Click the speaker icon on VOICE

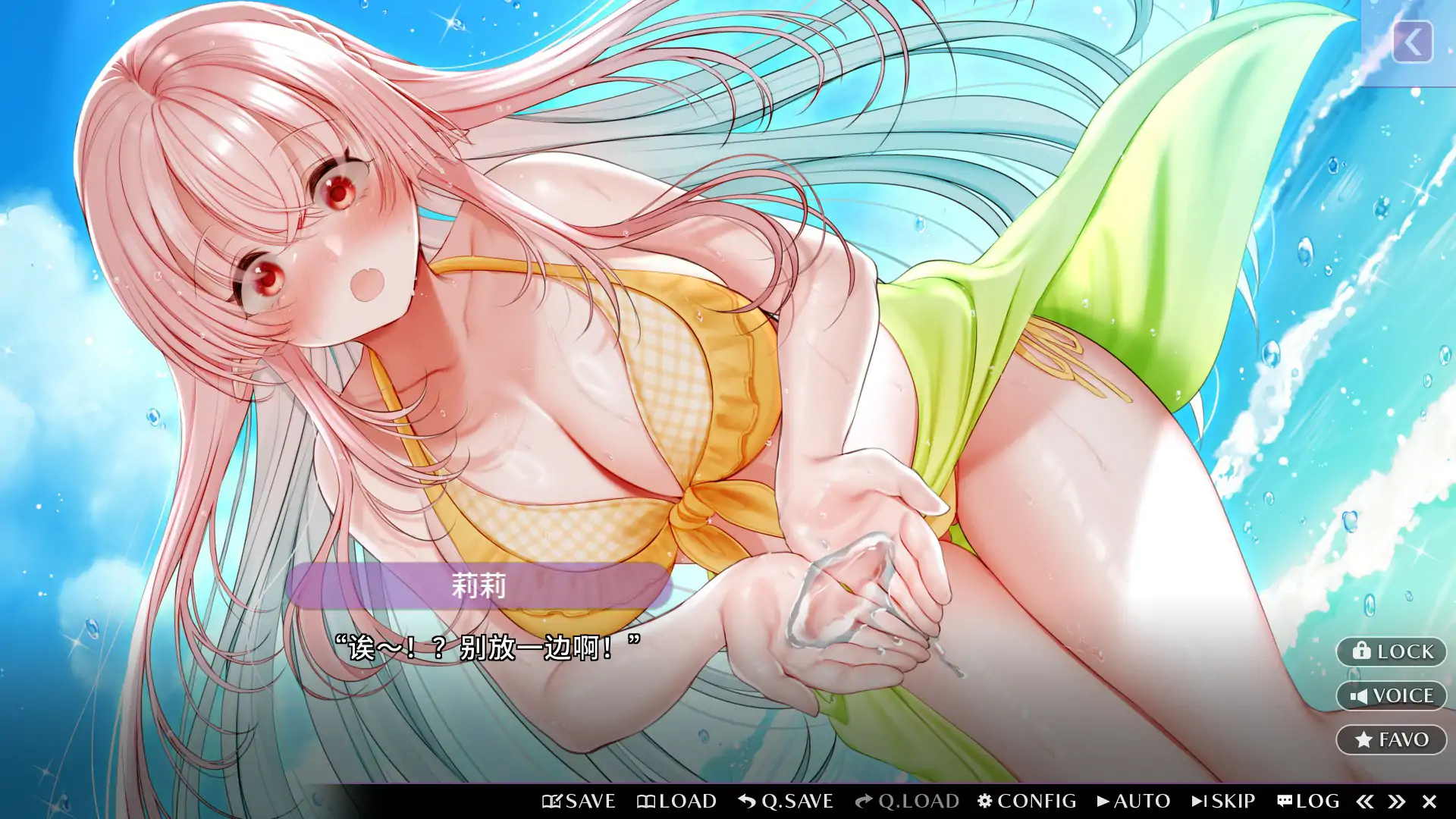(1359, 695)
